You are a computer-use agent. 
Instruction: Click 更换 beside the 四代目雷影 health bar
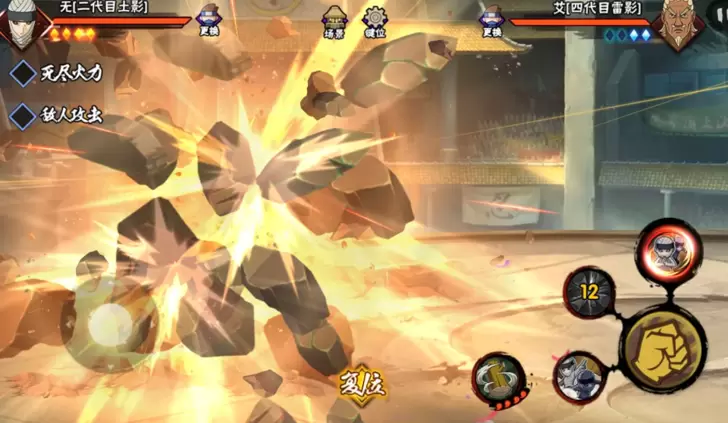coord(491,21)
